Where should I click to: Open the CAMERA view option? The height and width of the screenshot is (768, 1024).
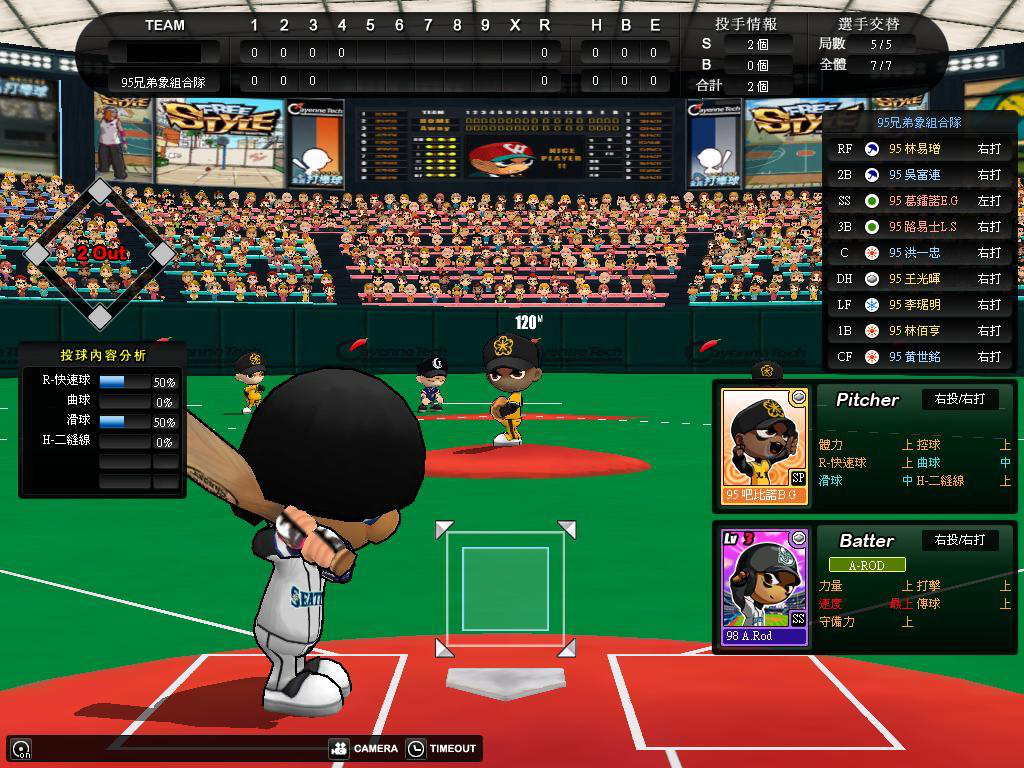(364, 748)
